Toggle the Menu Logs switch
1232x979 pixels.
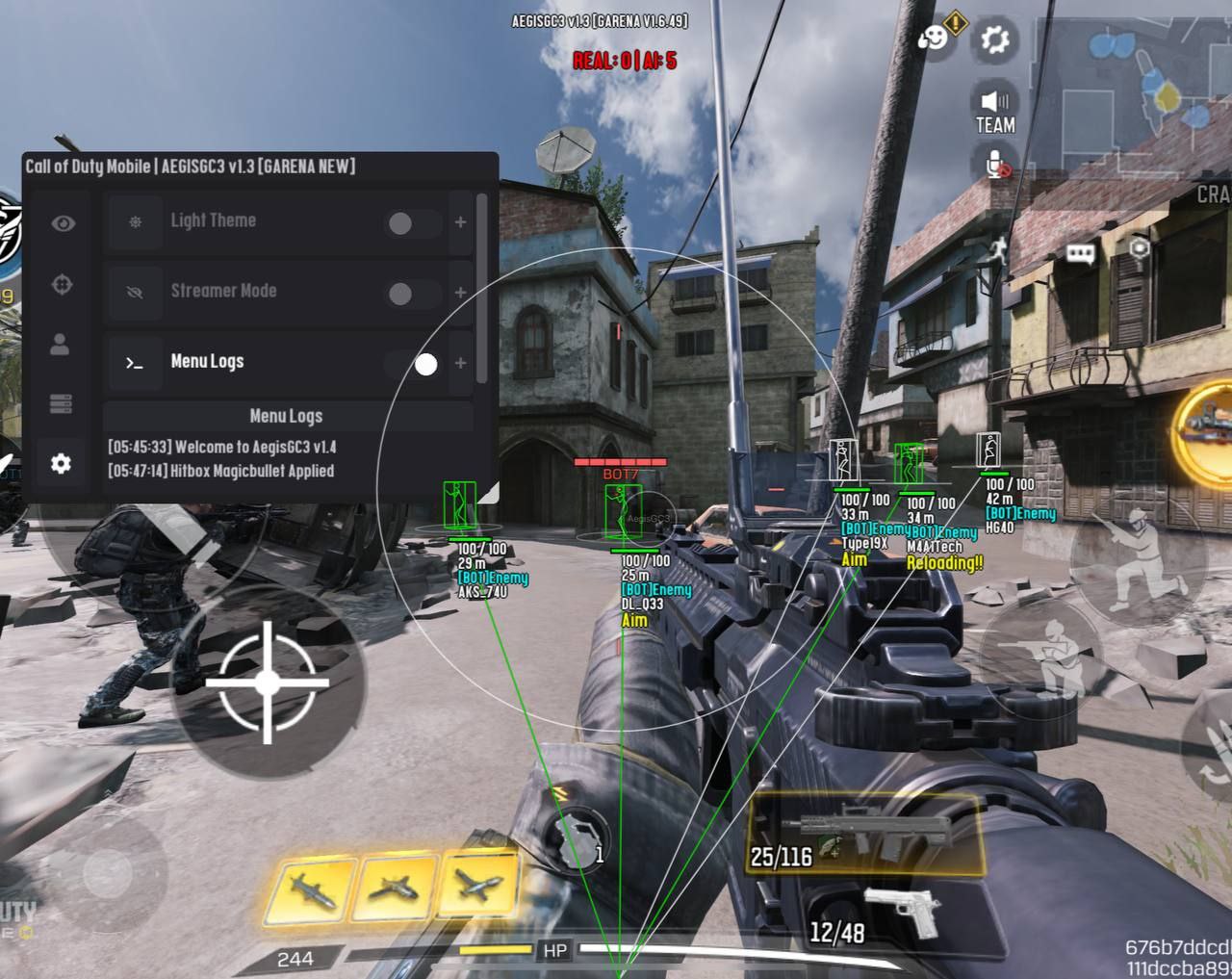click(x=414, y=364)
